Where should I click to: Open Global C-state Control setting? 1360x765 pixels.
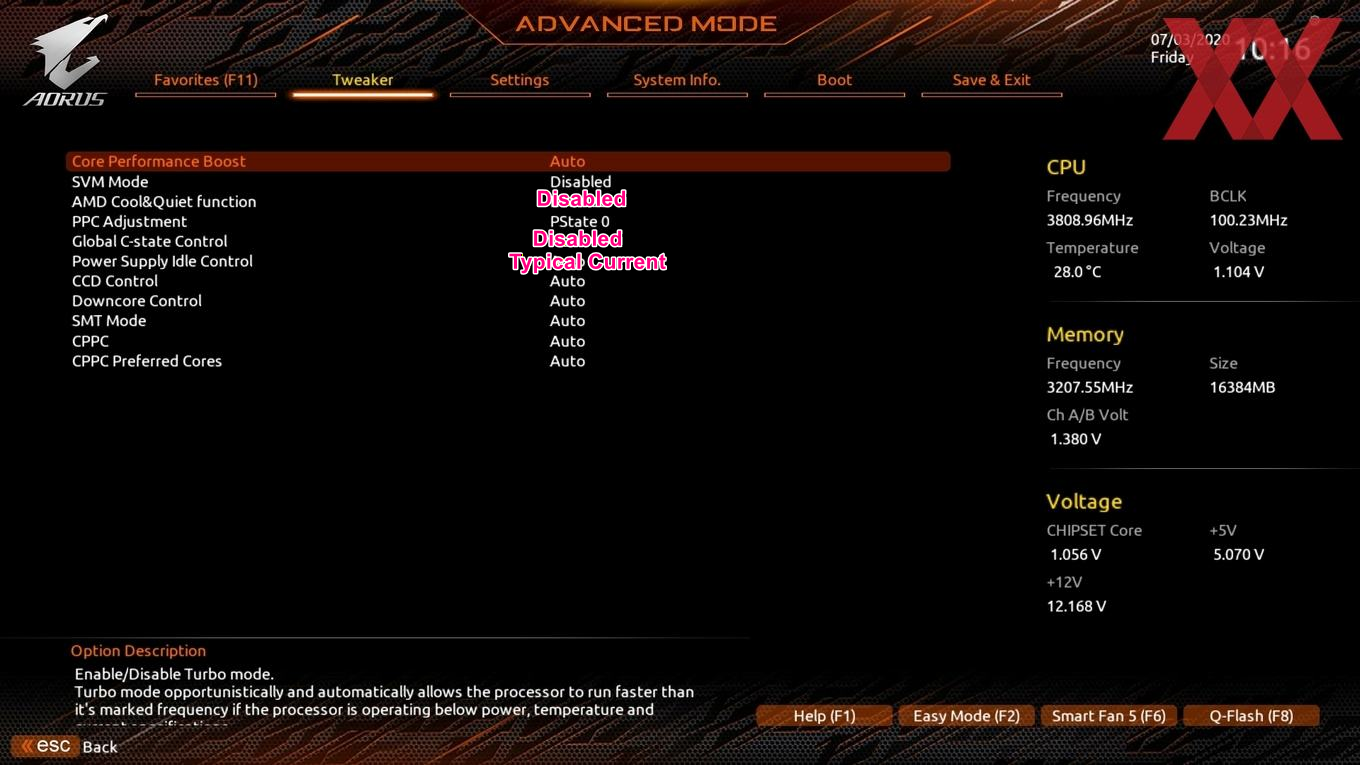click(150, 241)
